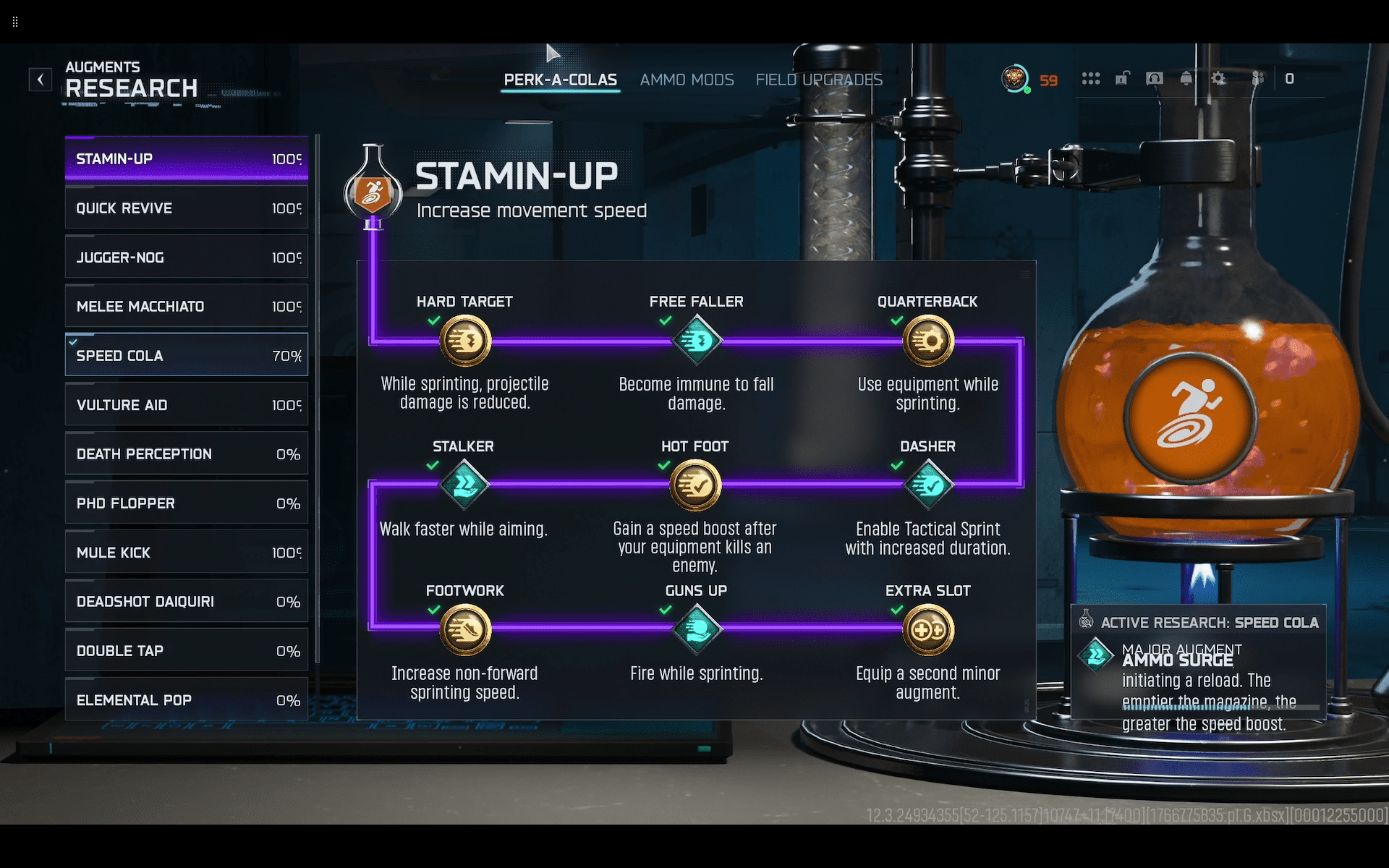Open Speed Cola research
Viewport: 1389px width, 868px height.
point(187,355)
